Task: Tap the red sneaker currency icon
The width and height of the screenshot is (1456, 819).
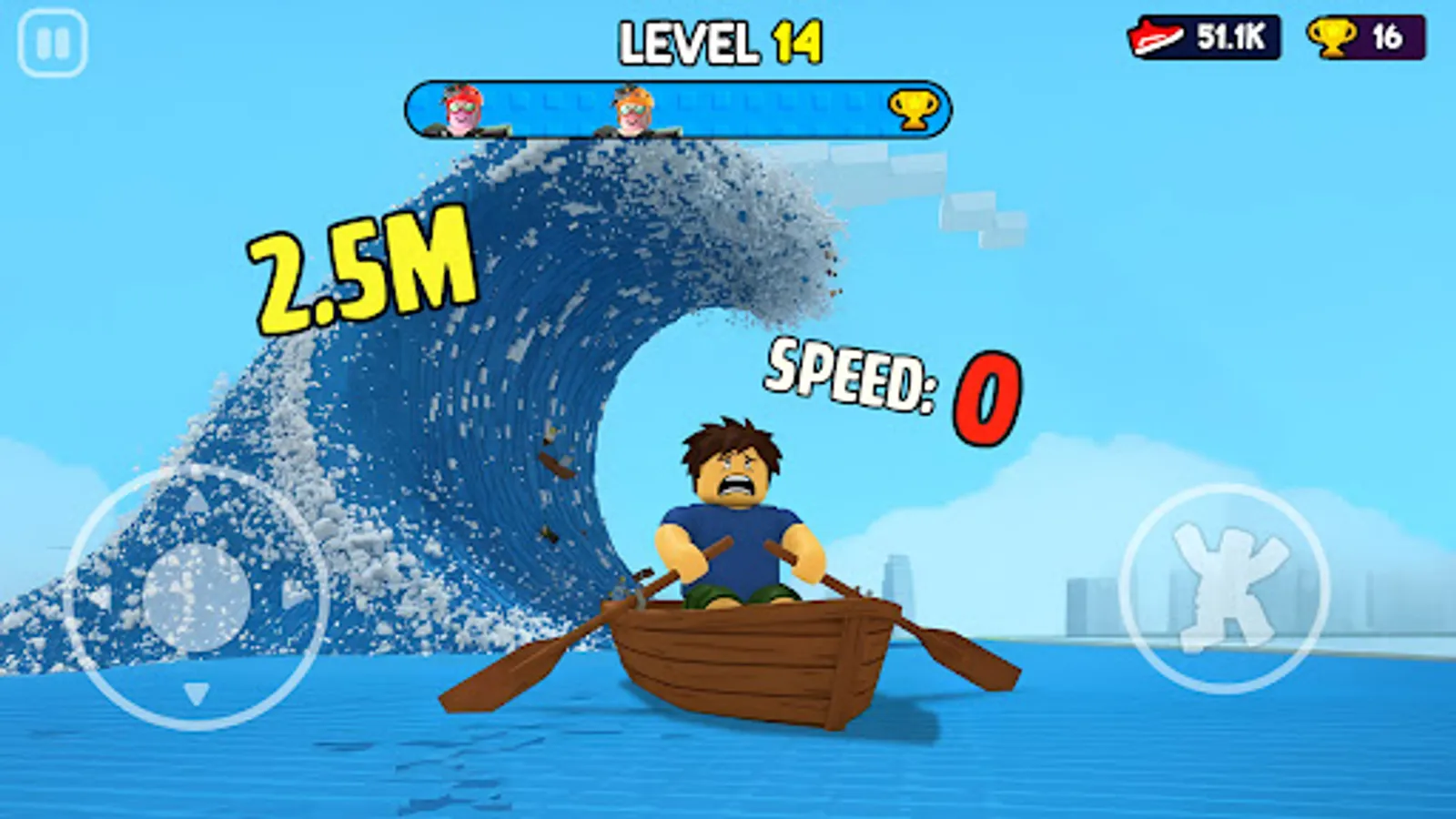Action: point(1155,36)
